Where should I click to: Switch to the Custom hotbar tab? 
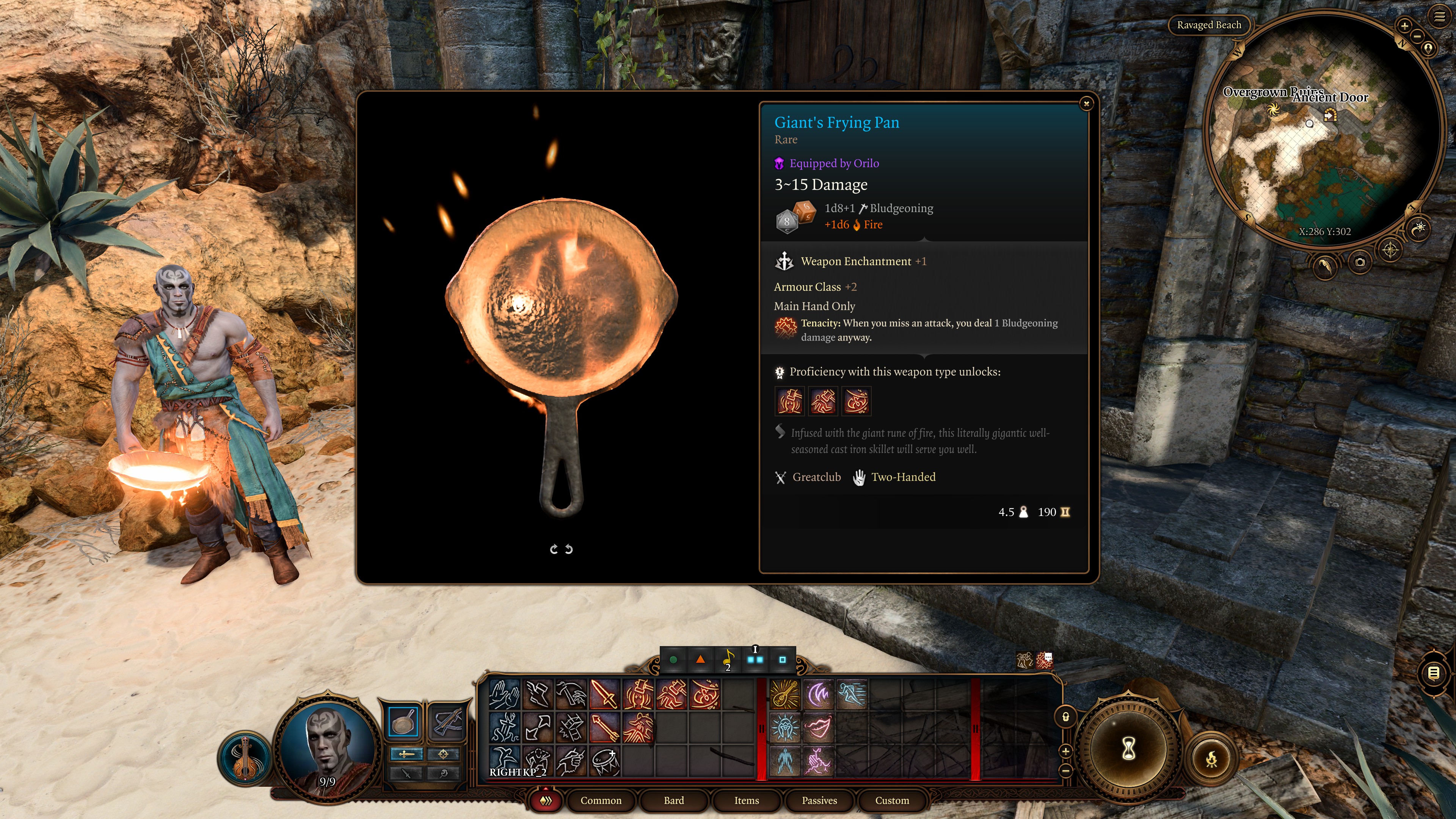pyautogui.click(x=891, y=800)
